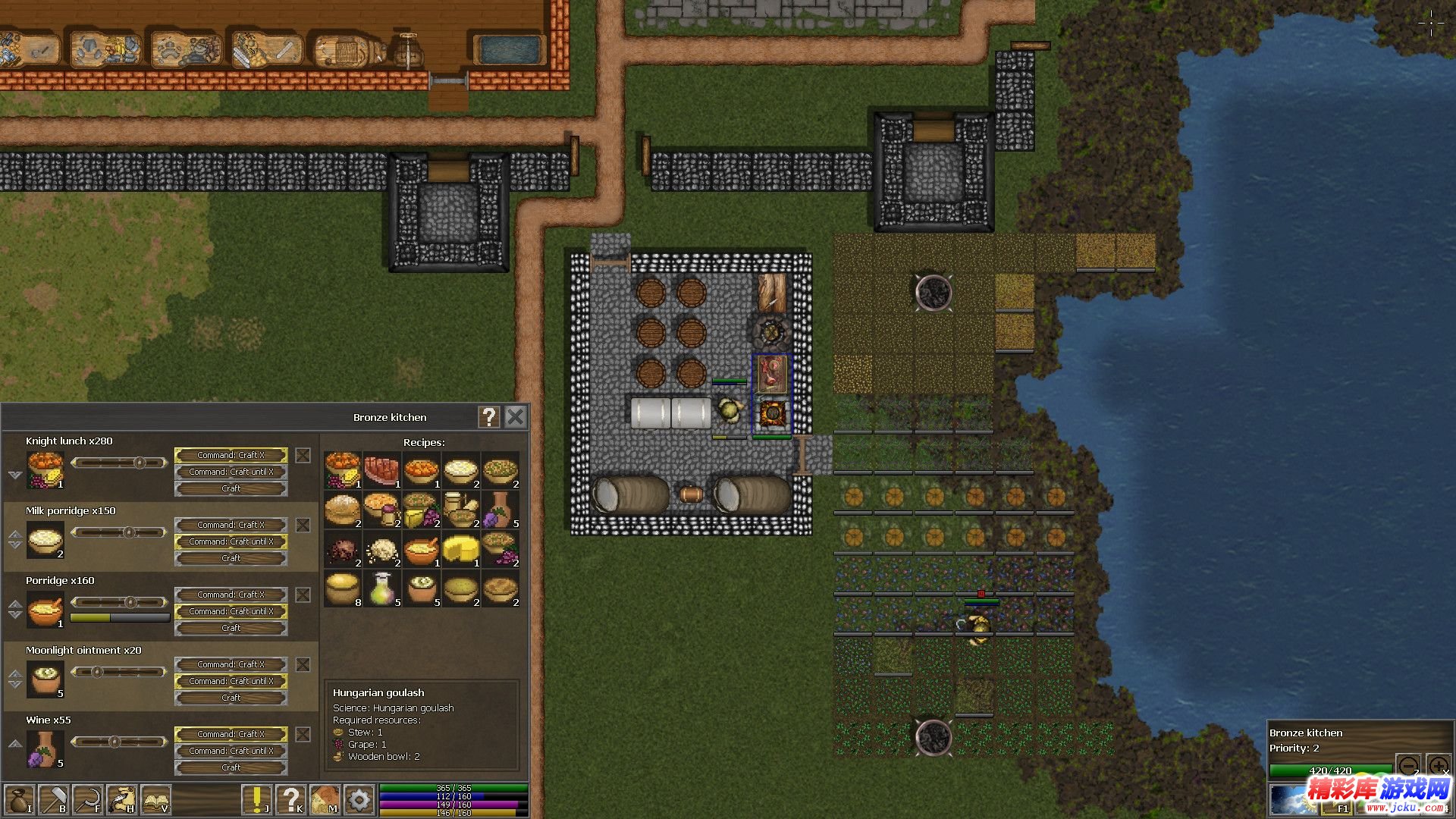
Task: Pick the cheese wheel recipe
Action: (x=460, y=549)
